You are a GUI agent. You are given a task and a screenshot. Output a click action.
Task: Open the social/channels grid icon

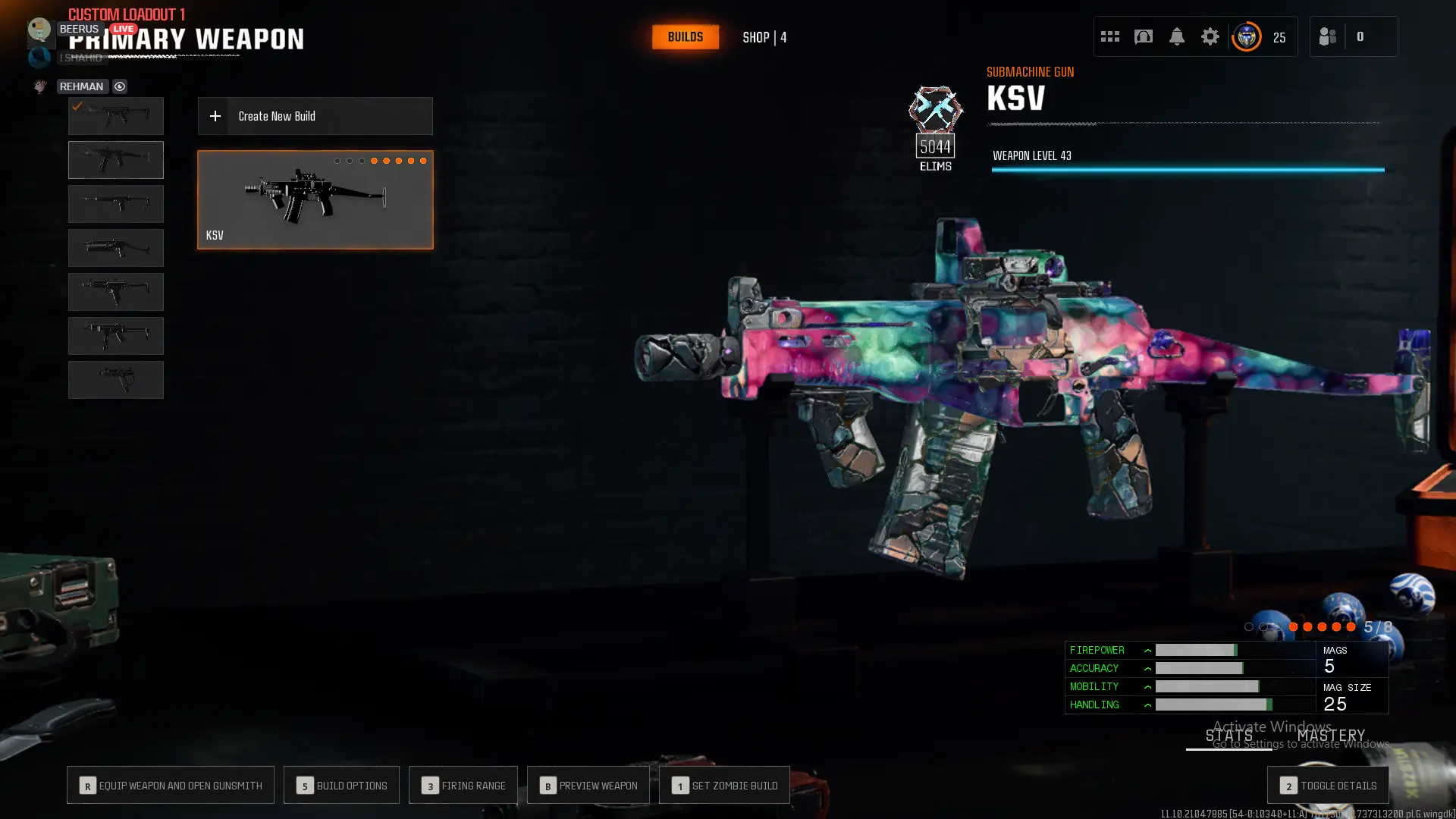pos(1109,36)
